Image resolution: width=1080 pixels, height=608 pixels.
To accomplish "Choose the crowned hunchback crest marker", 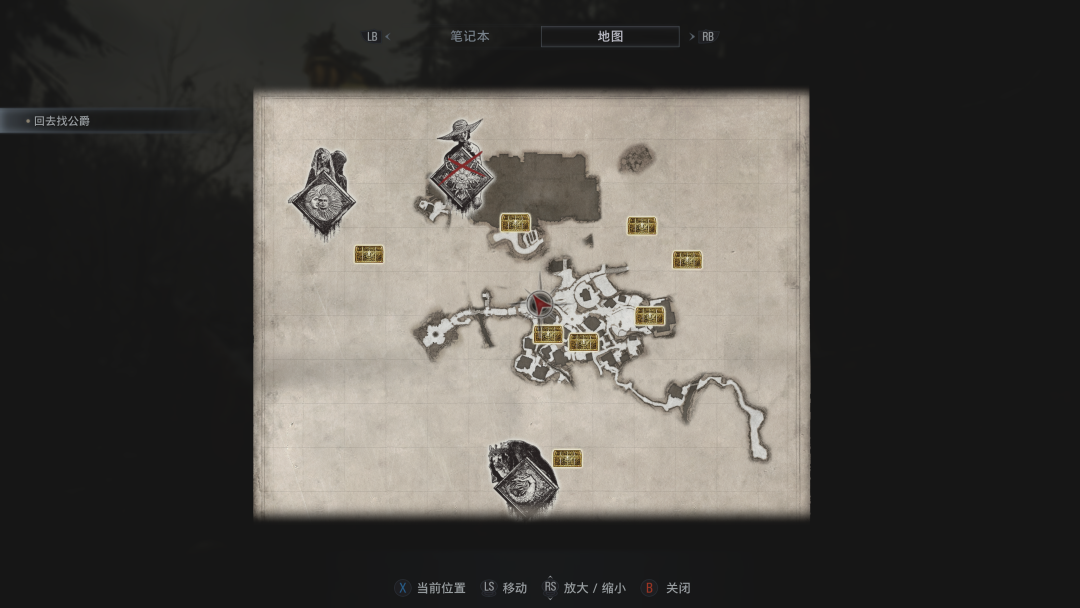I will 523,483.
